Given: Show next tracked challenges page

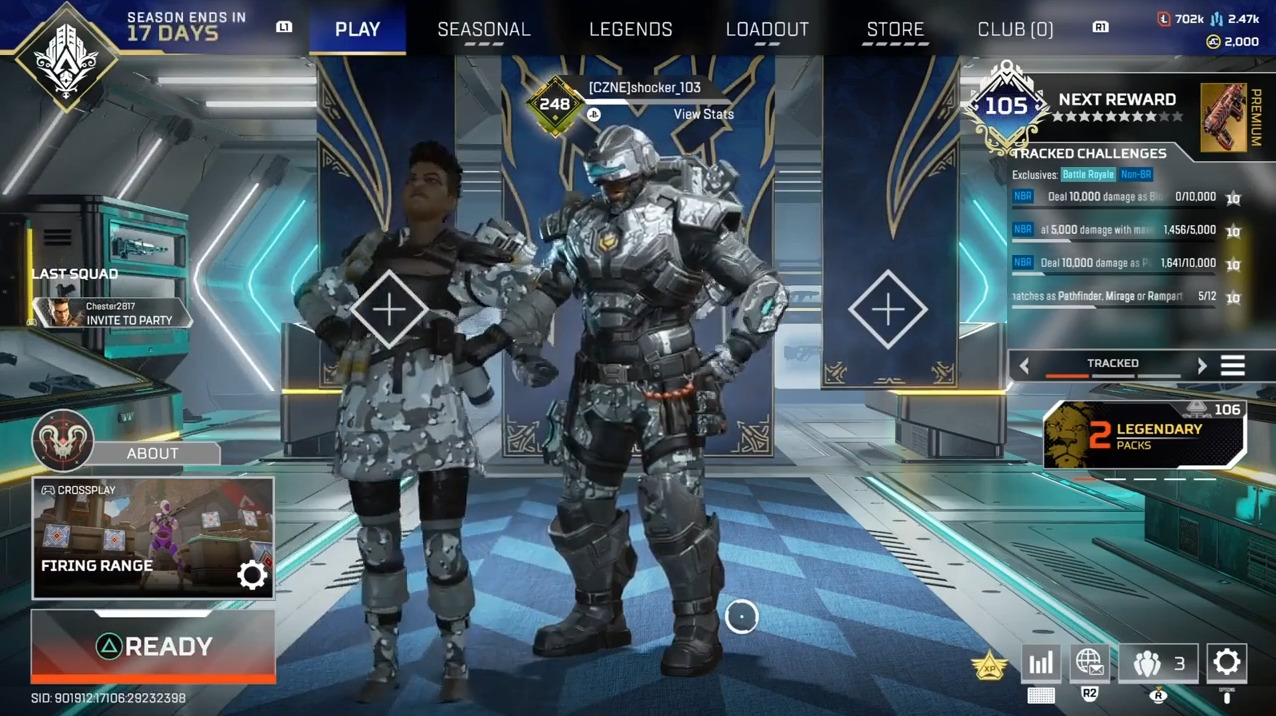Looking at the screenshot, I should pos(1202,366).
